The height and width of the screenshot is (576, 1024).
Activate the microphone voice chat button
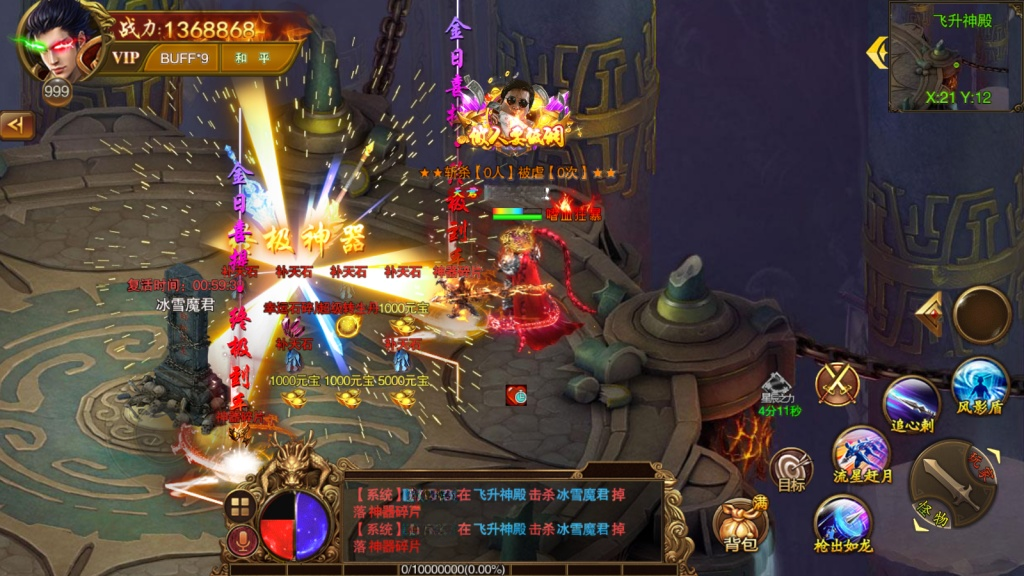pyautogui.click(x=239, y=541)
